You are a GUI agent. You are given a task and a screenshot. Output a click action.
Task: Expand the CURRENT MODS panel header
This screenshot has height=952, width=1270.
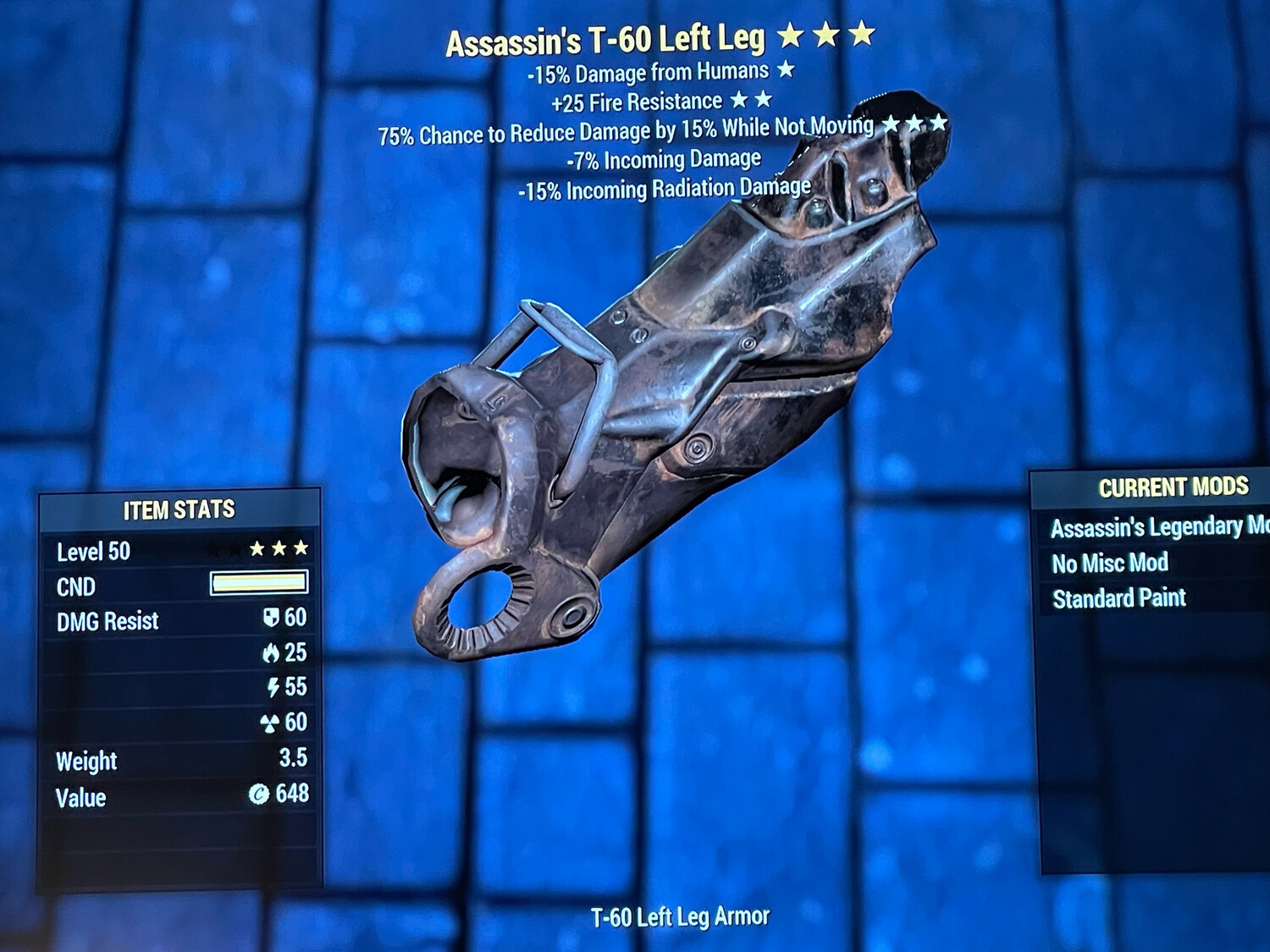[x=1174, y=487]
